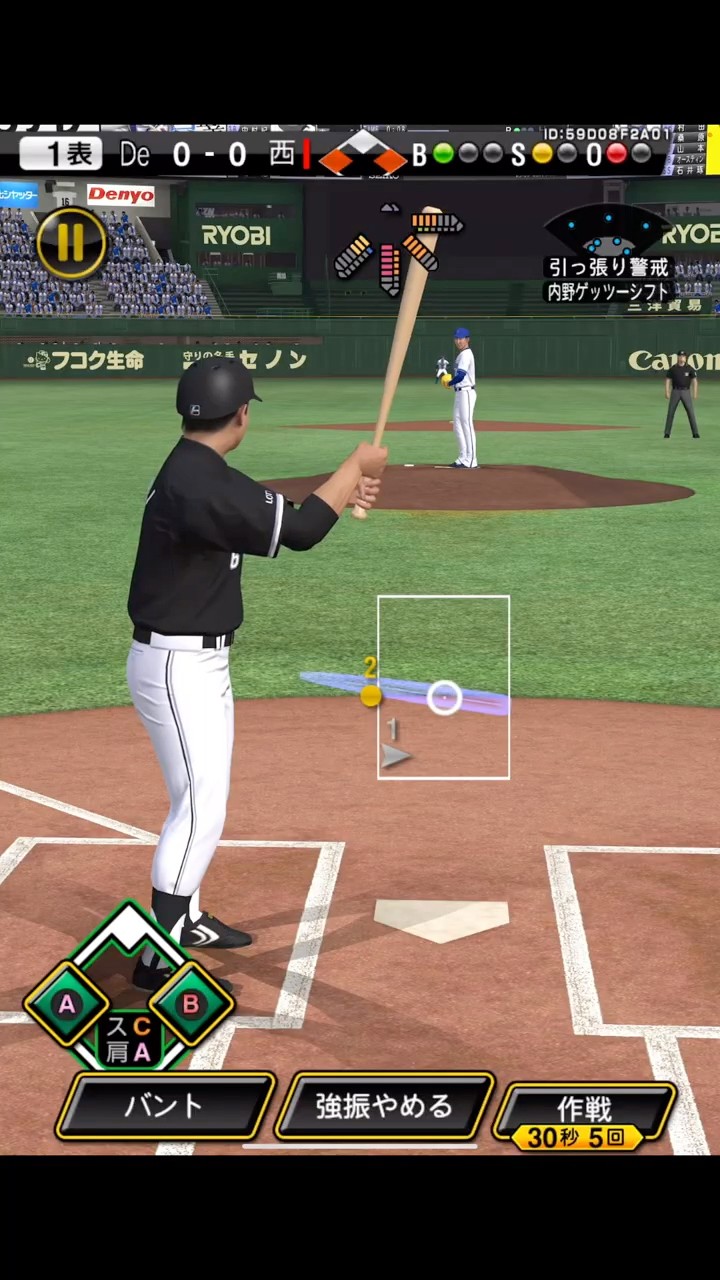Click the fielding shift diagram
Image resolution: width=720 pixels, height=1280 pixels.
click(607, 231)
